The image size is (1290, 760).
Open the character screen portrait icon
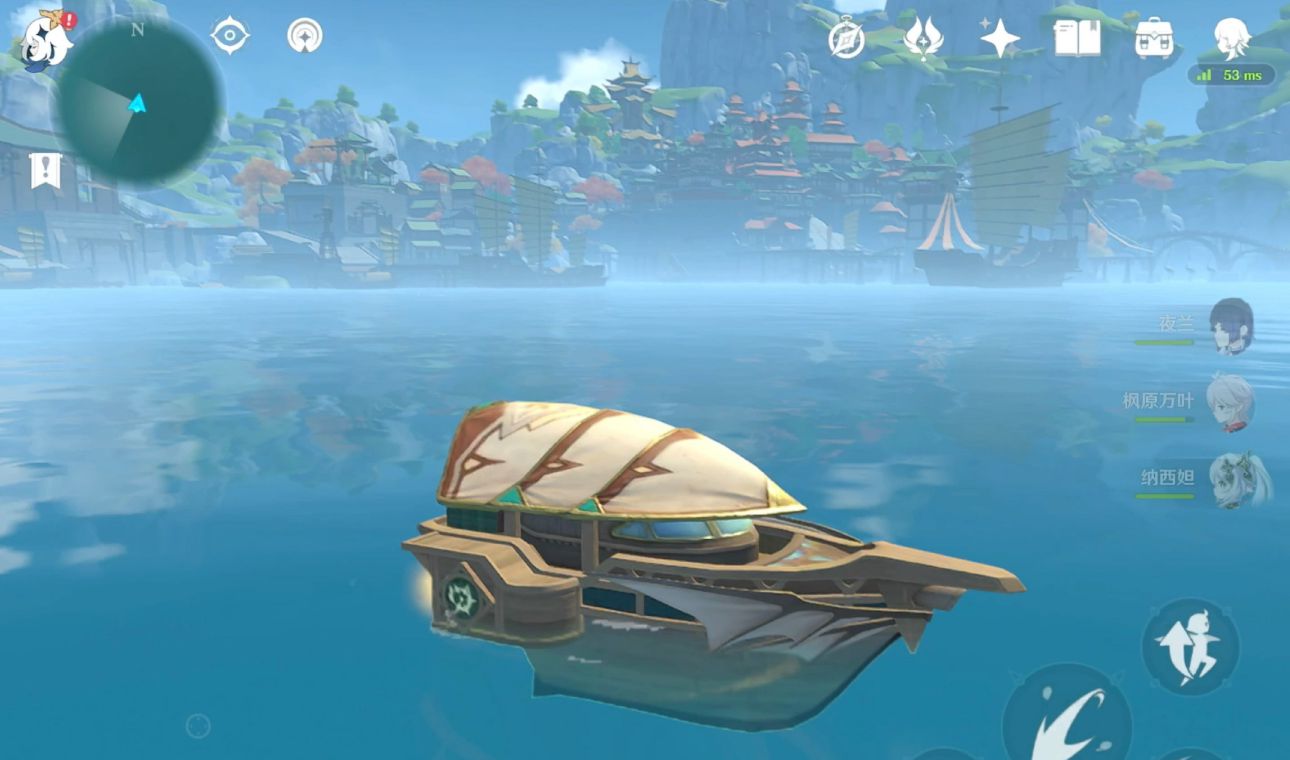click(x=1231, y=38)
